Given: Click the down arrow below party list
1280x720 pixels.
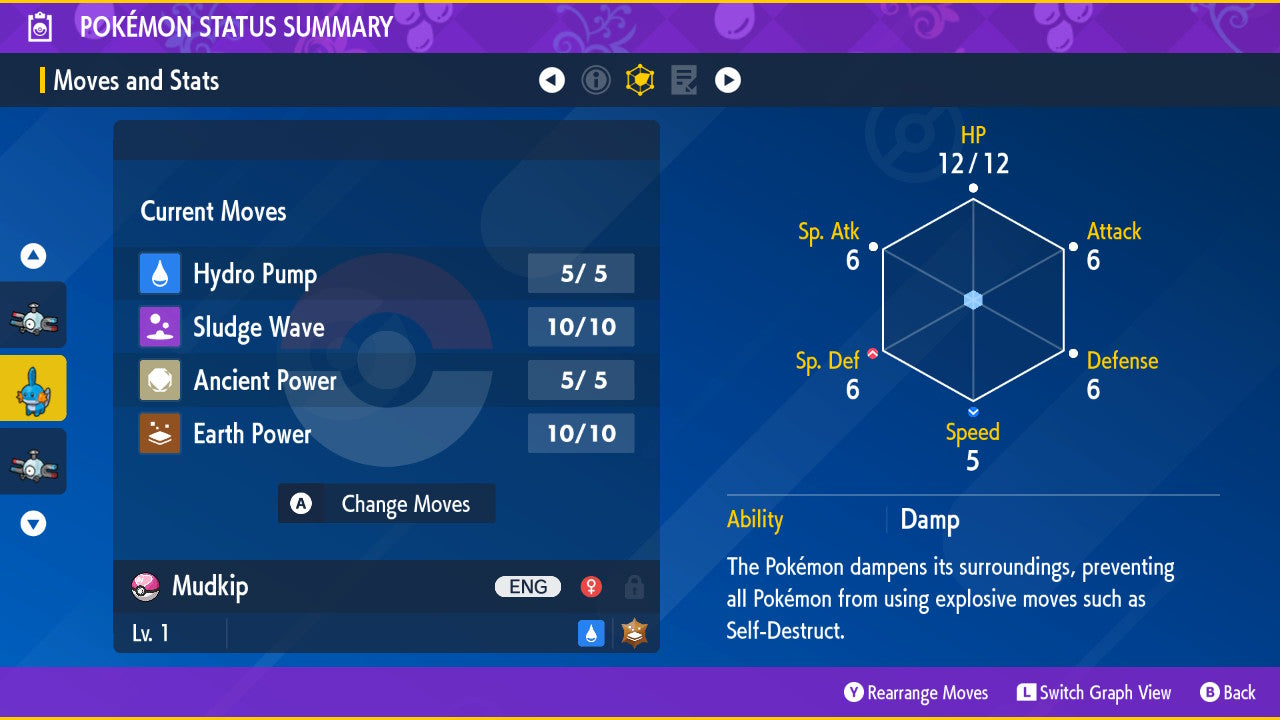Looking at the screenshot, I should 34,523.
